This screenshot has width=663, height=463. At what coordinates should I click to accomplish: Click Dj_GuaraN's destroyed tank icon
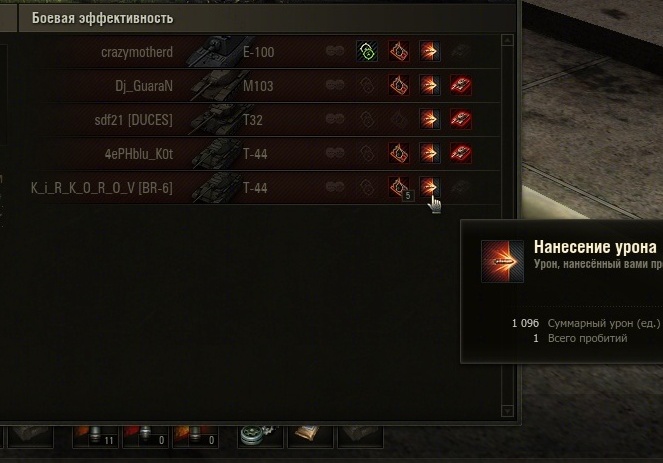(x=461, y=86)
